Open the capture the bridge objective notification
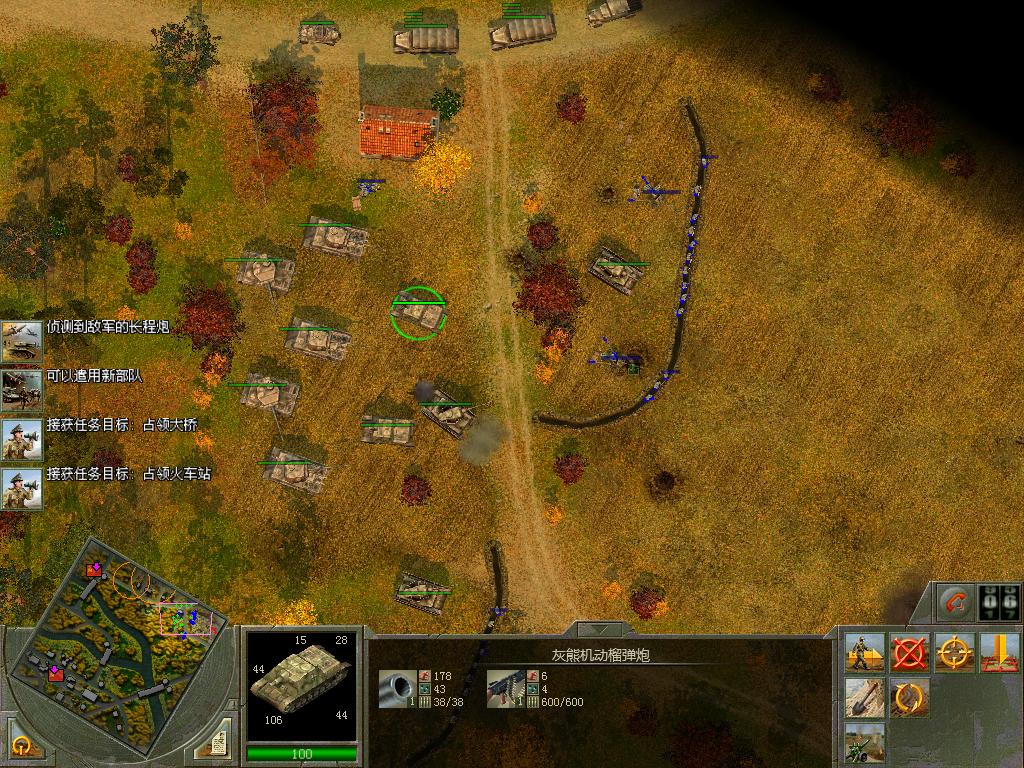The height and width of the screenshot is (768, 1024). point(20,438)
